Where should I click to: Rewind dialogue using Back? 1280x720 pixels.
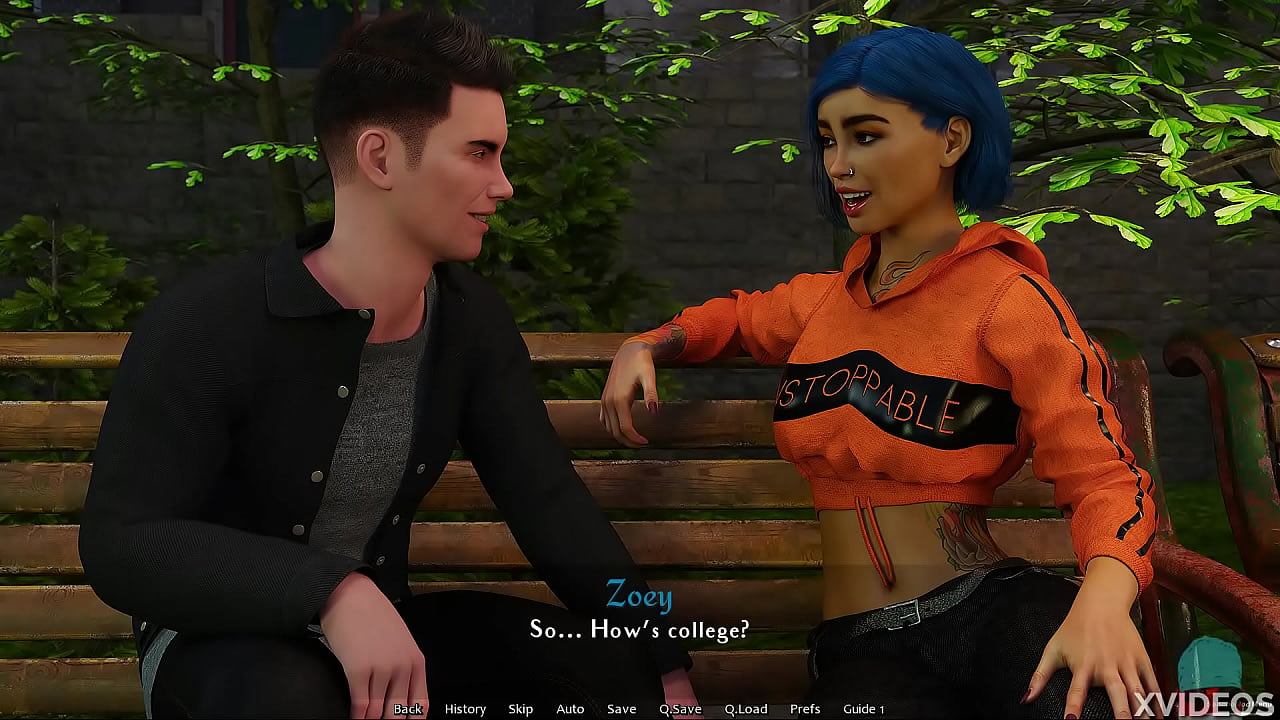pyautogui.click(x=408, y=708)
